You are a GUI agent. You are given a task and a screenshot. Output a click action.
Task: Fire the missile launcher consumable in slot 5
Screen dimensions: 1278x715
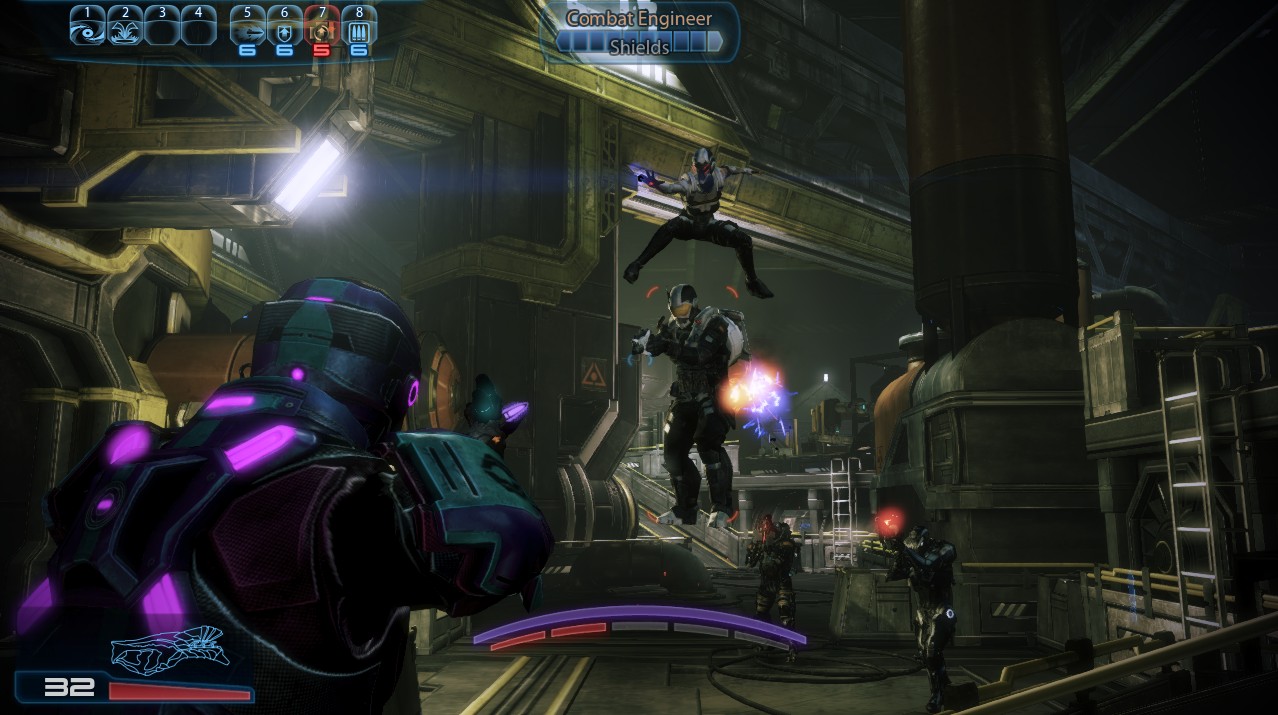click(247, 28)
